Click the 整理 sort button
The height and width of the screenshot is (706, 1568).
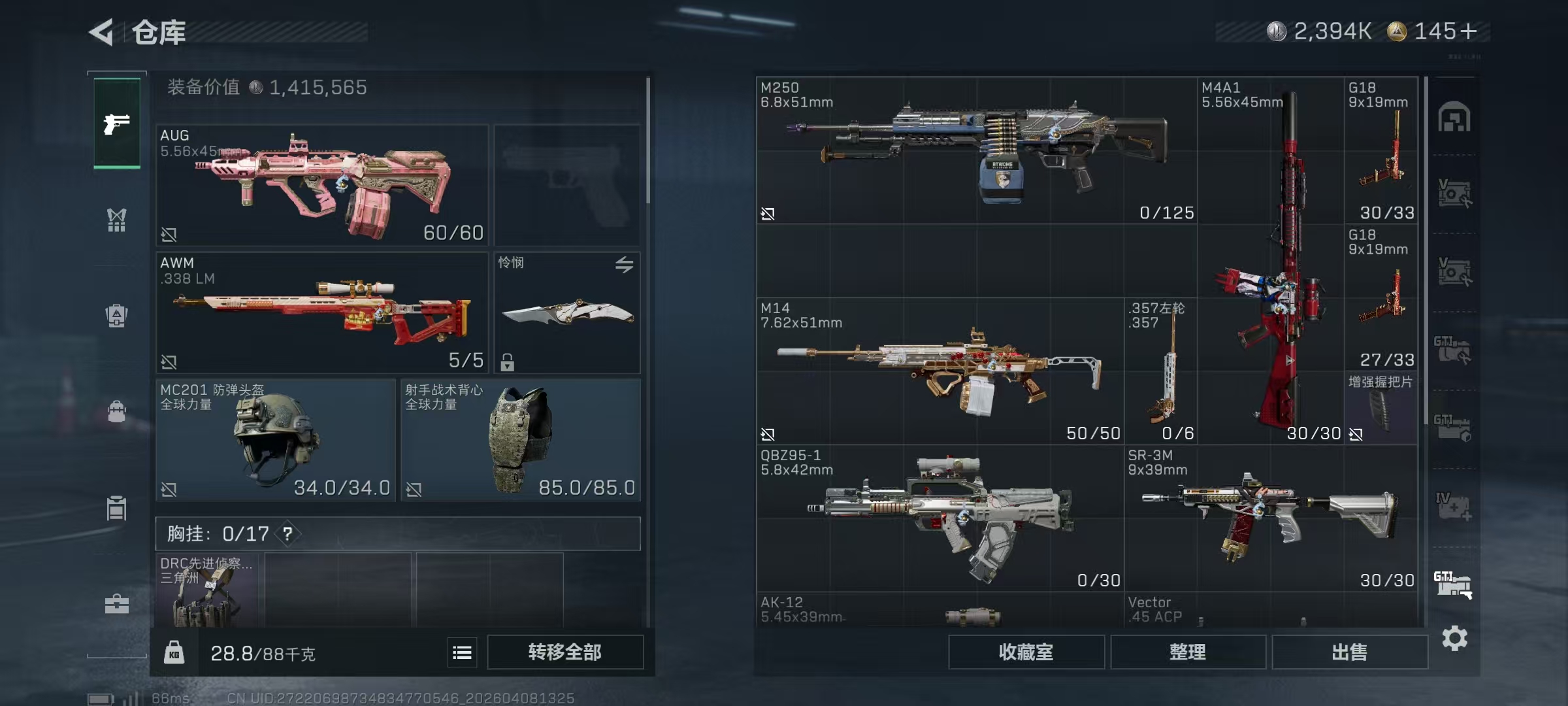pos(1188,652)
